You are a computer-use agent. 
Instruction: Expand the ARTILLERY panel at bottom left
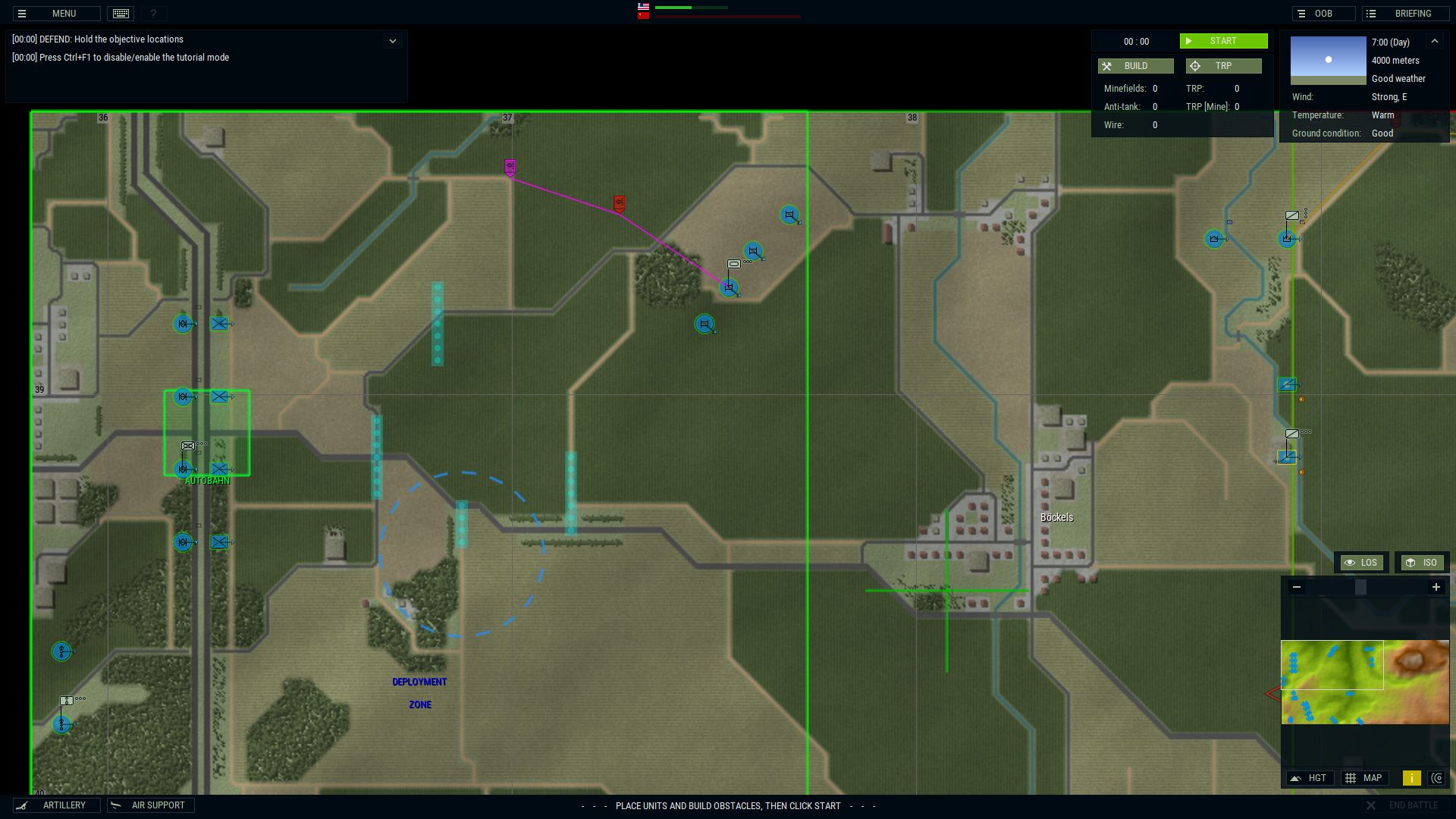[x=57, y=805]
